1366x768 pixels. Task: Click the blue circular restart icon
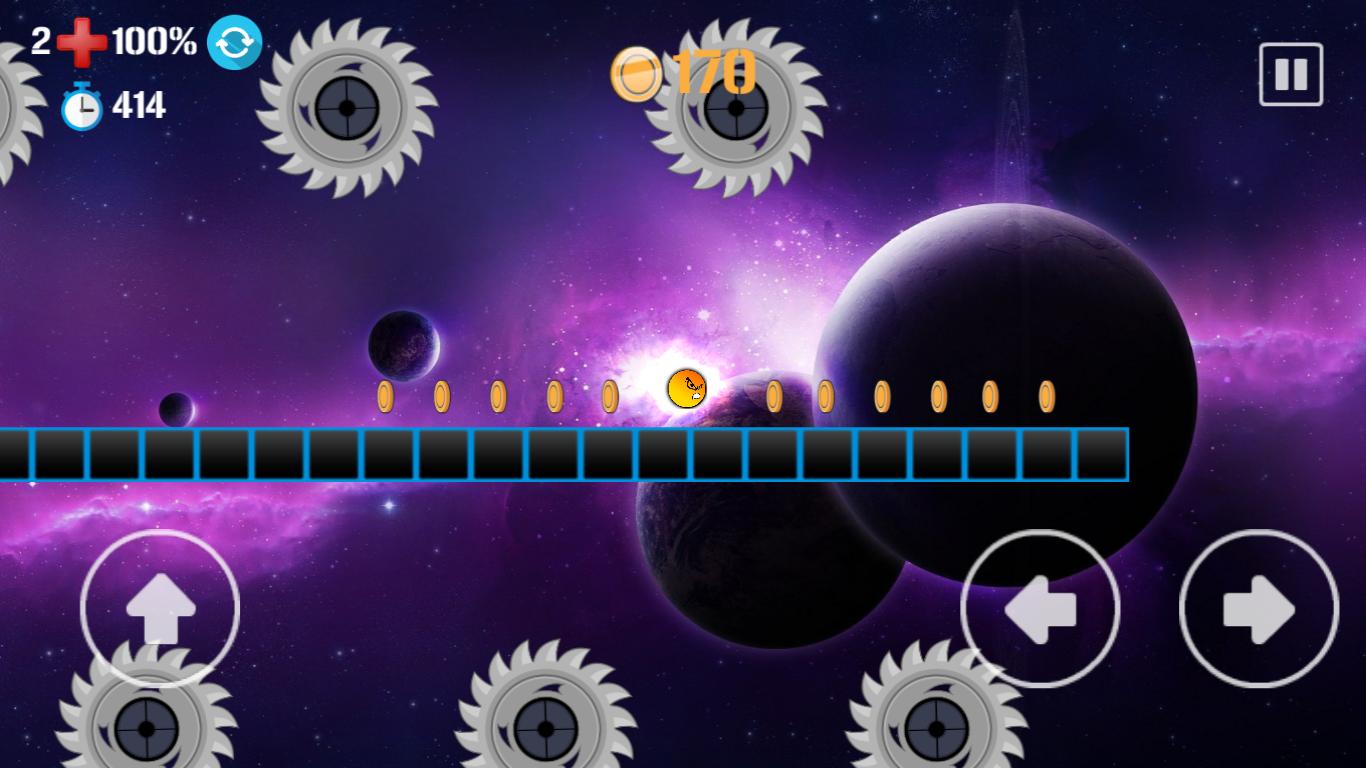pyautogui.click(x=234, y=43)
